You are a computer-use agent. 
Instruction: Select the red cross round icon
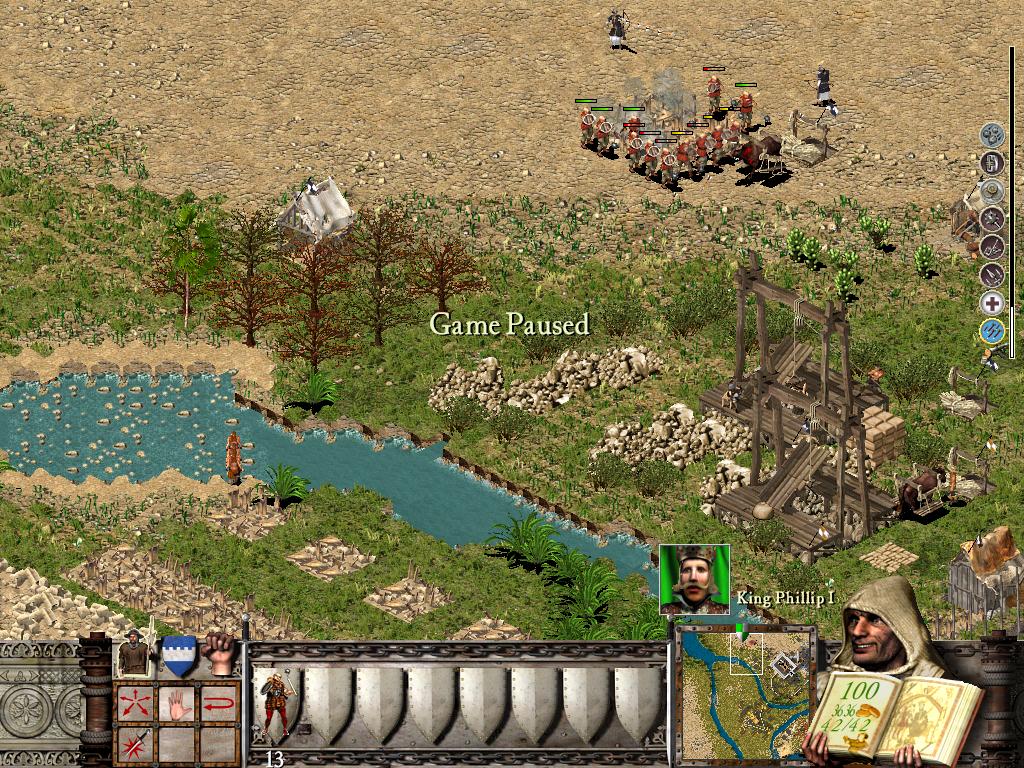(991, 302)
